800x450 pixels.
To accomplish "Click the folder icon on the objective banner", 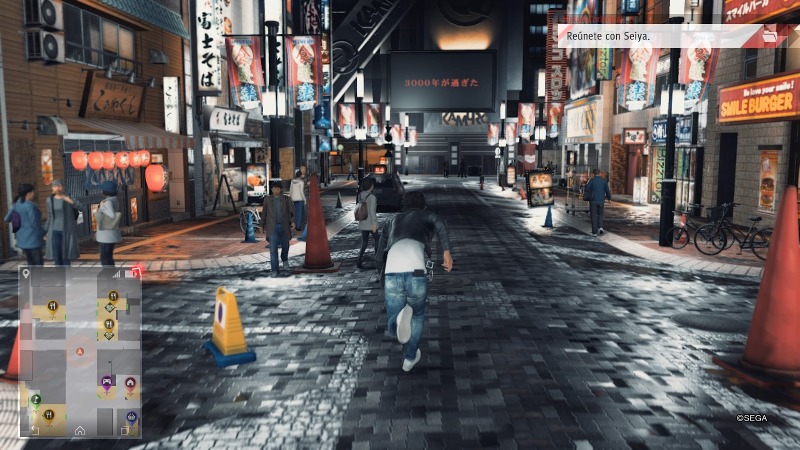I will 770,36.
